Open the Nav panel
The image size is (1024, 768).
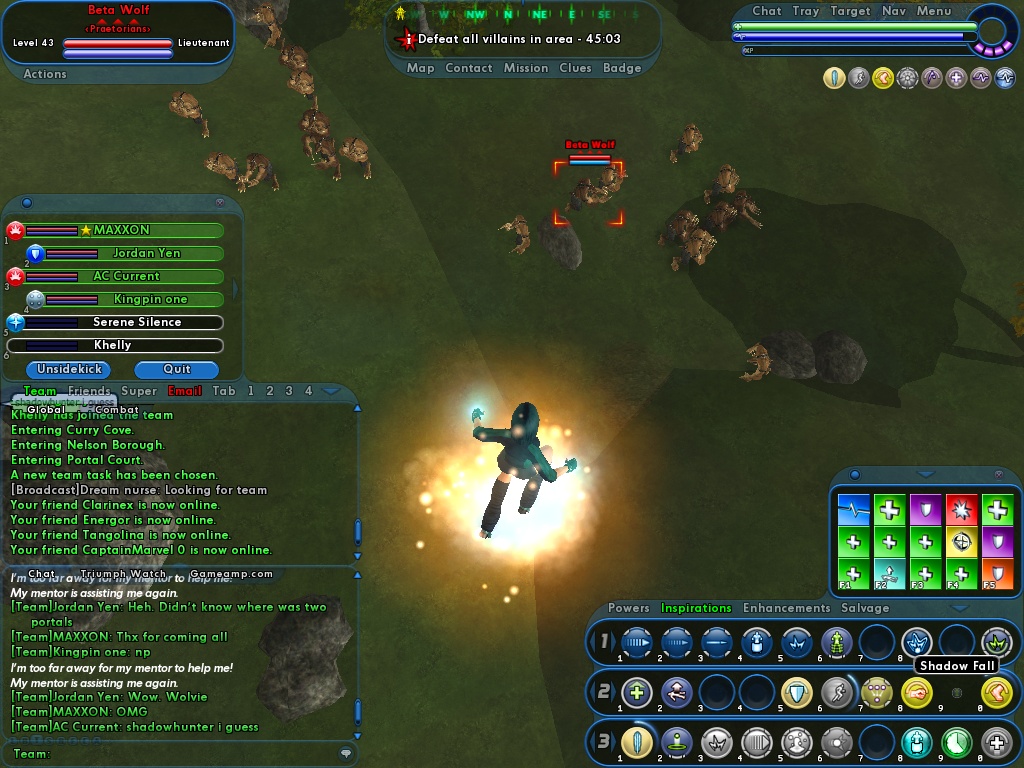(x=894, y=11)
